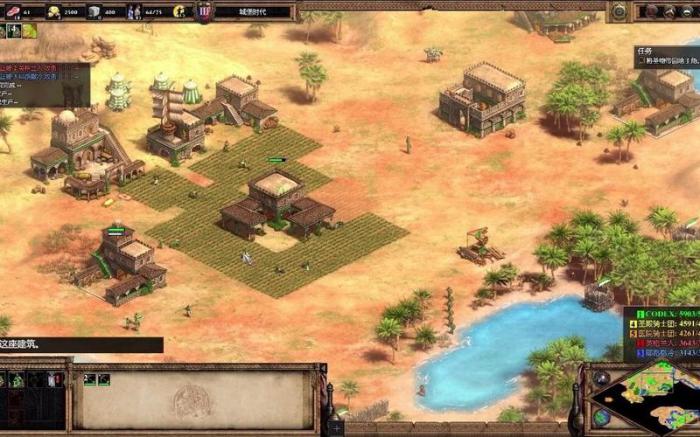This screenshot has height=437, width=700.
Task: Click the first queued unit icon in info panel
Action: 89,380
